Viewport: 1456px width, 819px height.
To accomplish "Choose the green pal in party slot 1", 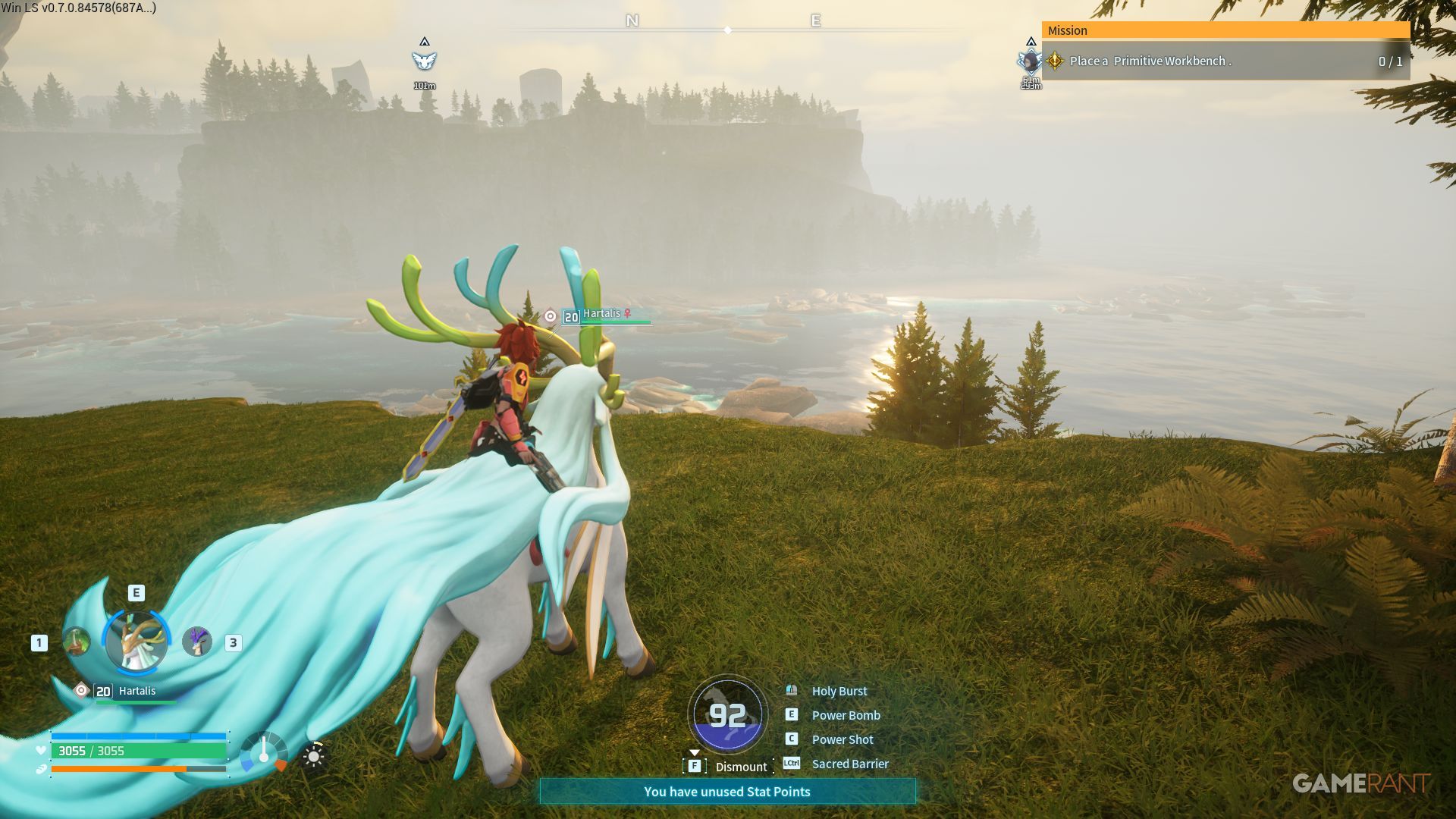I will 76,642.
